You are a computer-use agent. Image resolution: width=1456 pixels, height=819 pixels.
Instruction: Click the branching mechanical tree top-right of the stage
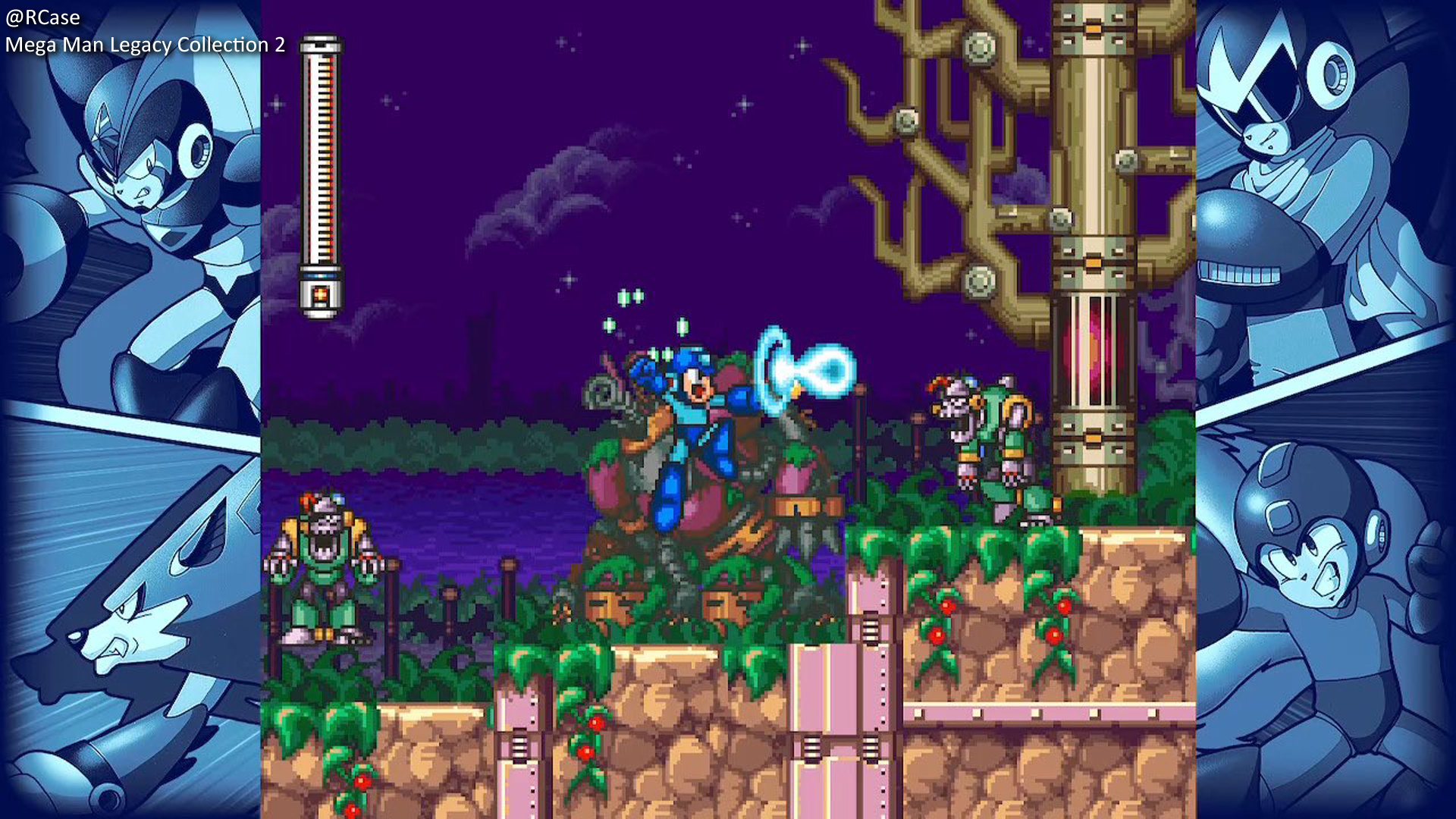(971, 136)
